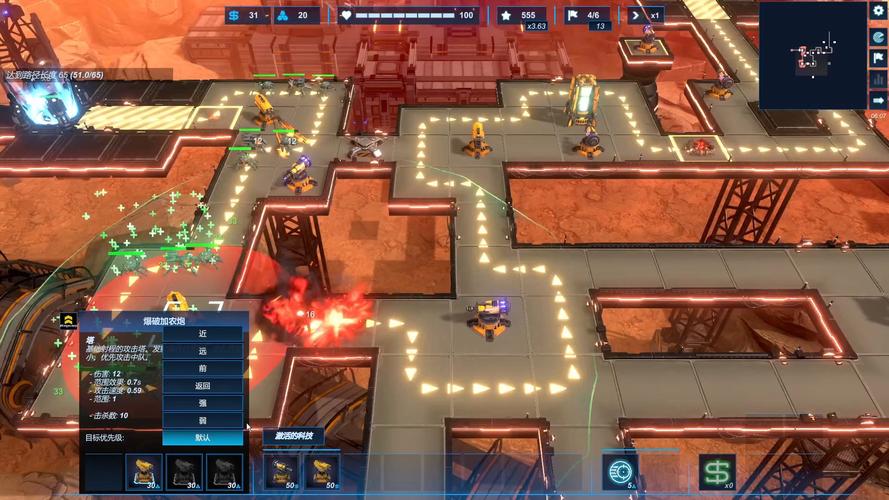Activate the blue radar target ability
The width and height of the screenshot is (889, 500).
[x=620, y=471]
